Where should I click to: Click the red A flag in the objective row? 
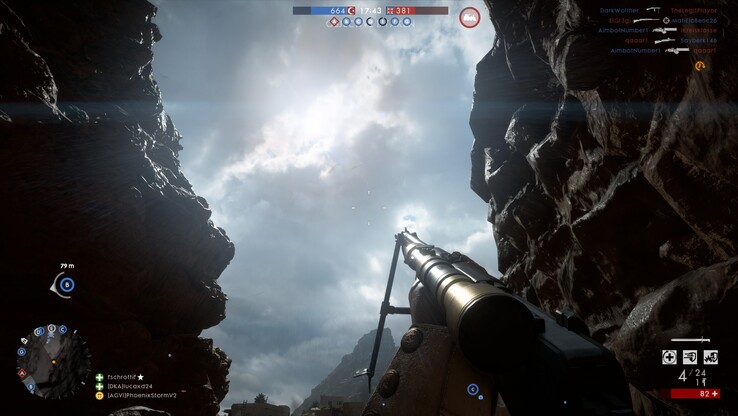point(334,21)
